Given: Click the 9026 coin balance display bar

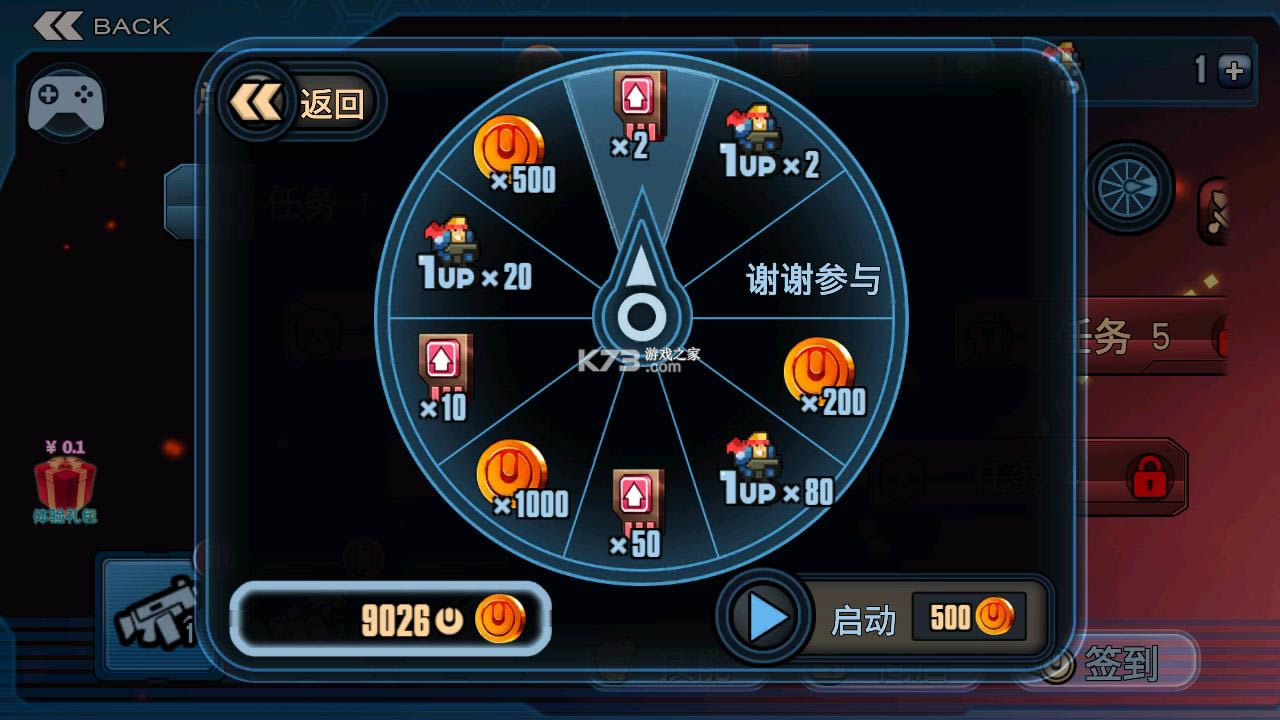Looking at the screenshot, I should (390, 621).
